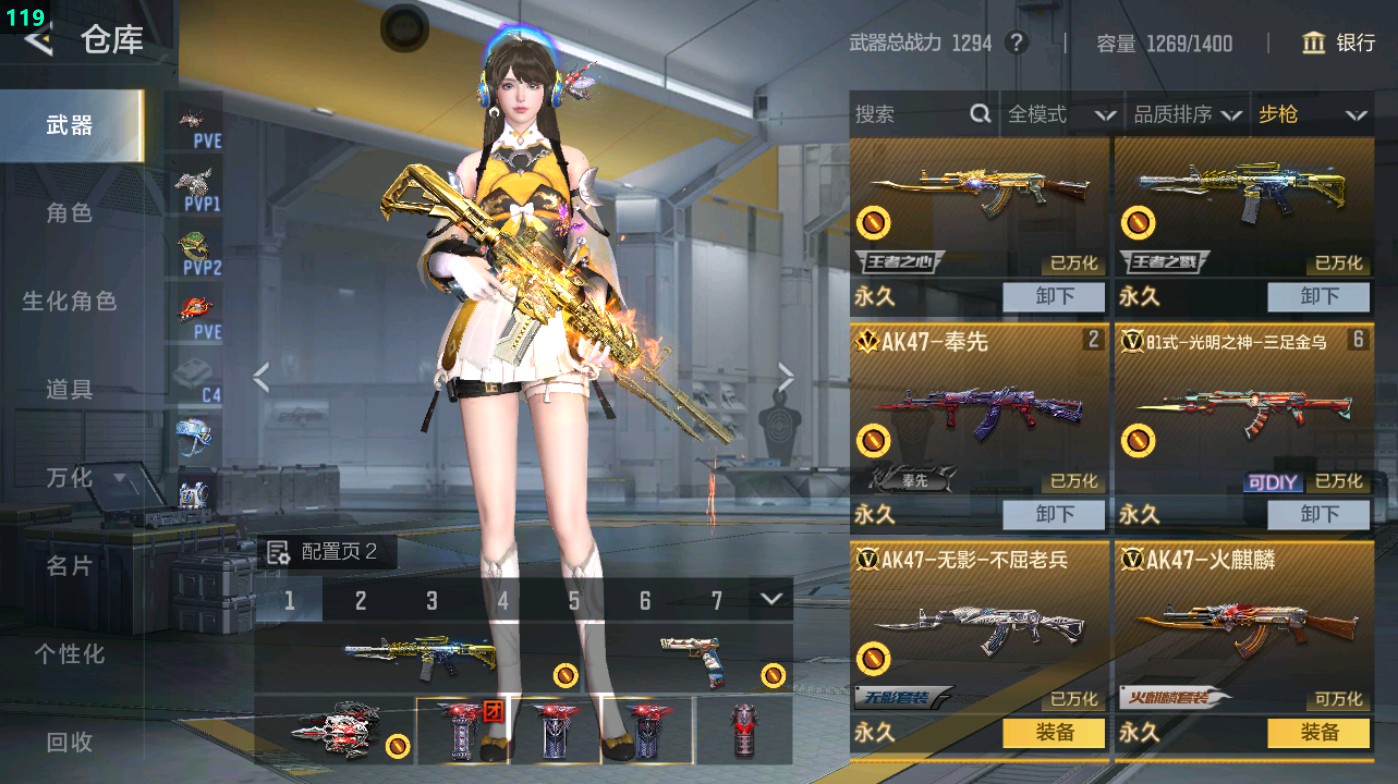Click the search magnifier icon

point(978,115)
